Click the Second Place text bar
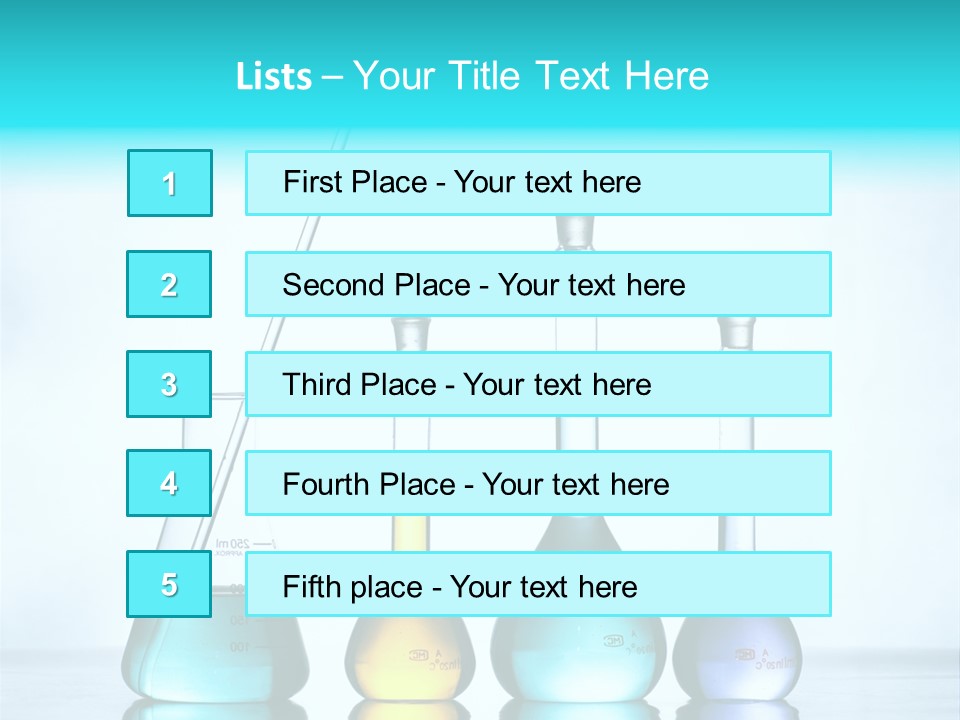This screenshot has height=720, width=960. (538, 284)
